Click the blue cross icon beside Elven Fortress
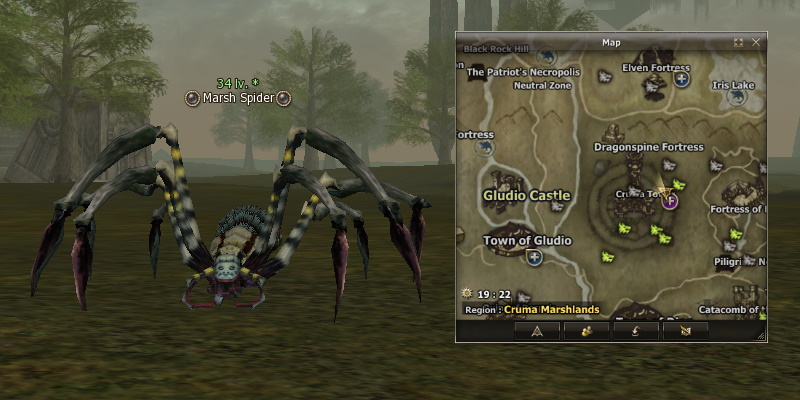This screenshot has height=400, width=800. coord(682,79)
